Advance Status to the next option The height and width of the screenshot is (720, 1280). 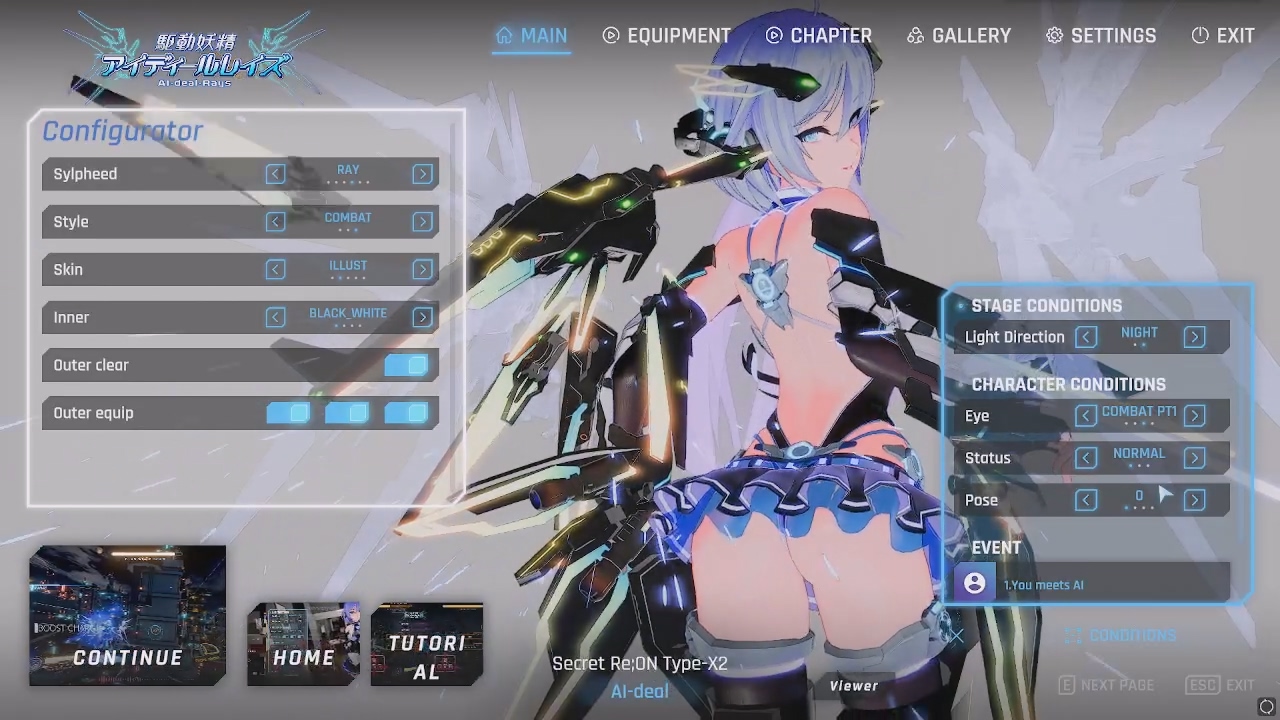(x=1194, y=458)
